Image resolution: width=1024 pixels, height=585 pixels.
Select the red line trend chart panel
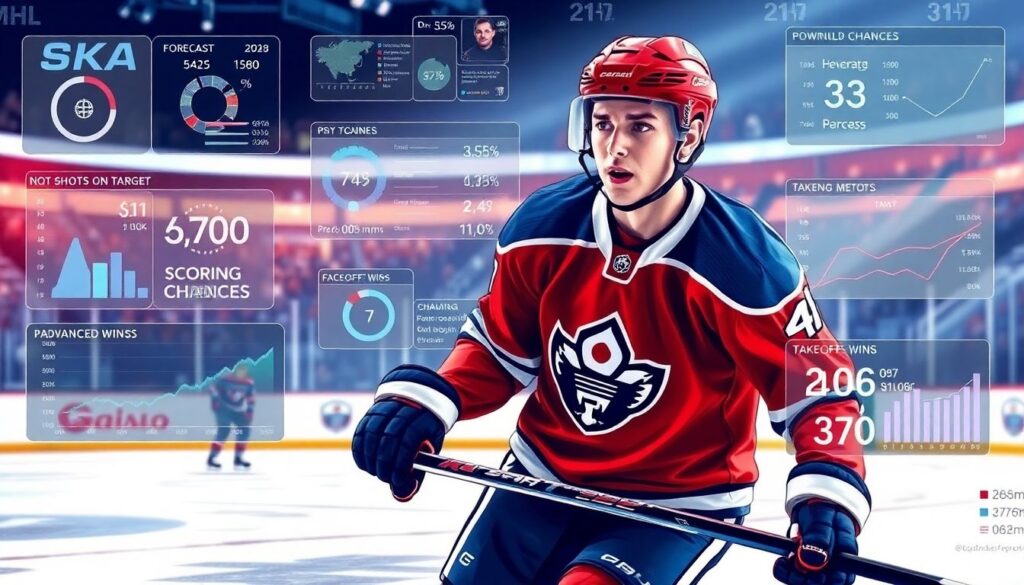pos(889,239)
